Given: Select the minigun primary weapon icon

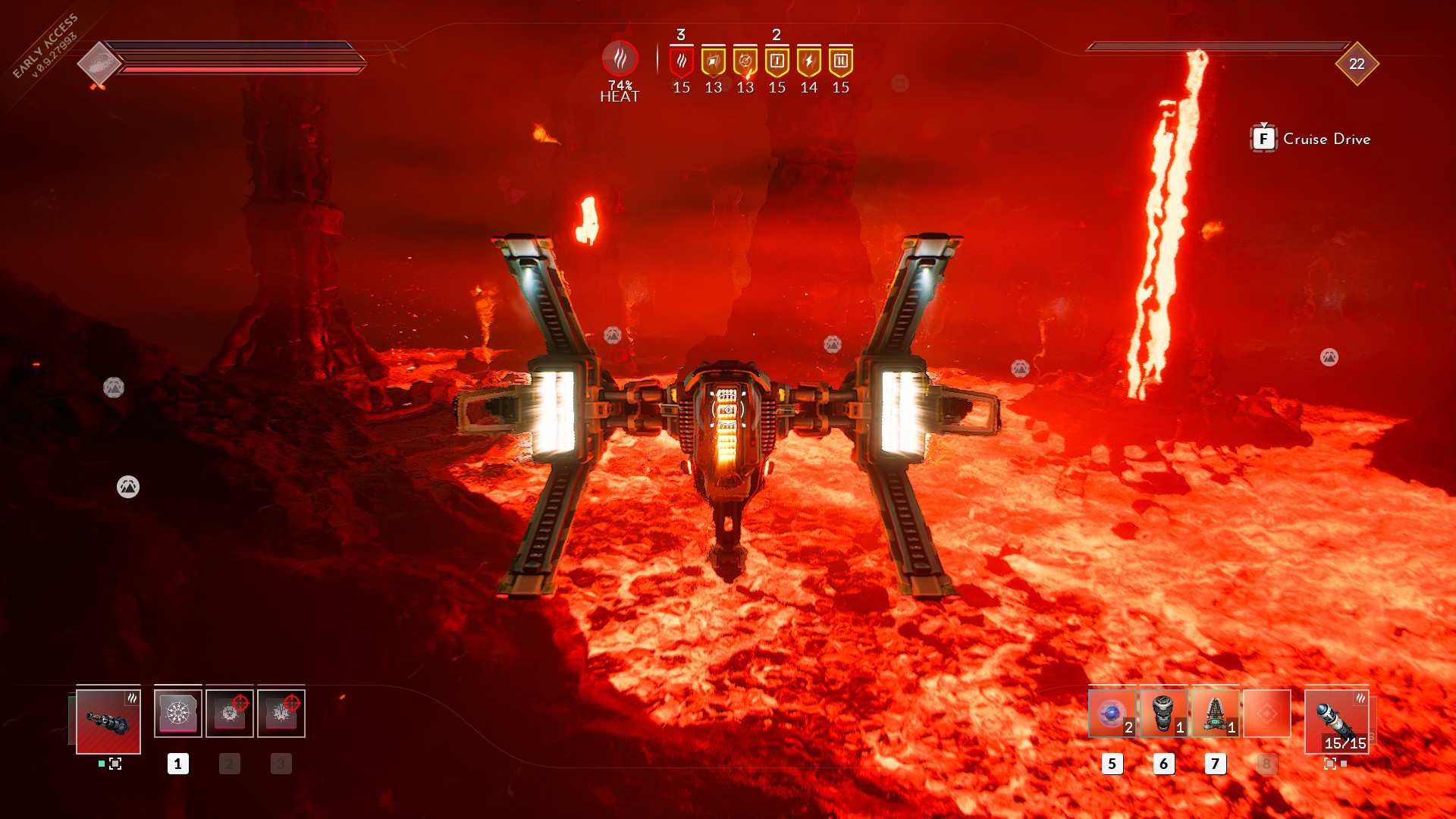Looking at the screenshot, I should click(108, 720).
